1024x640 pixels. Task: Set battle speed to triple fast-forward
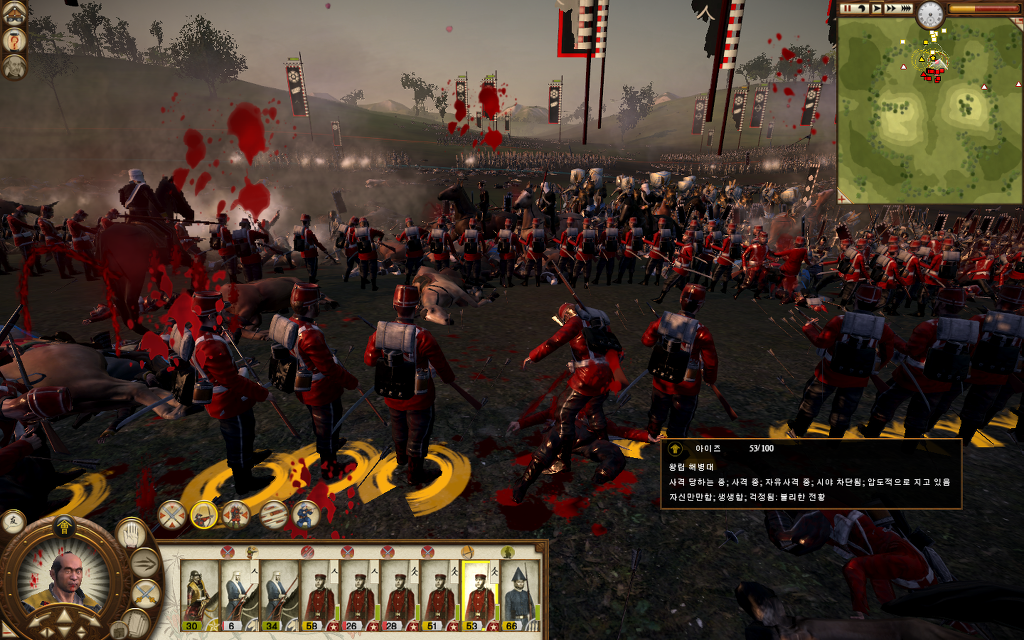pos(906,8)
